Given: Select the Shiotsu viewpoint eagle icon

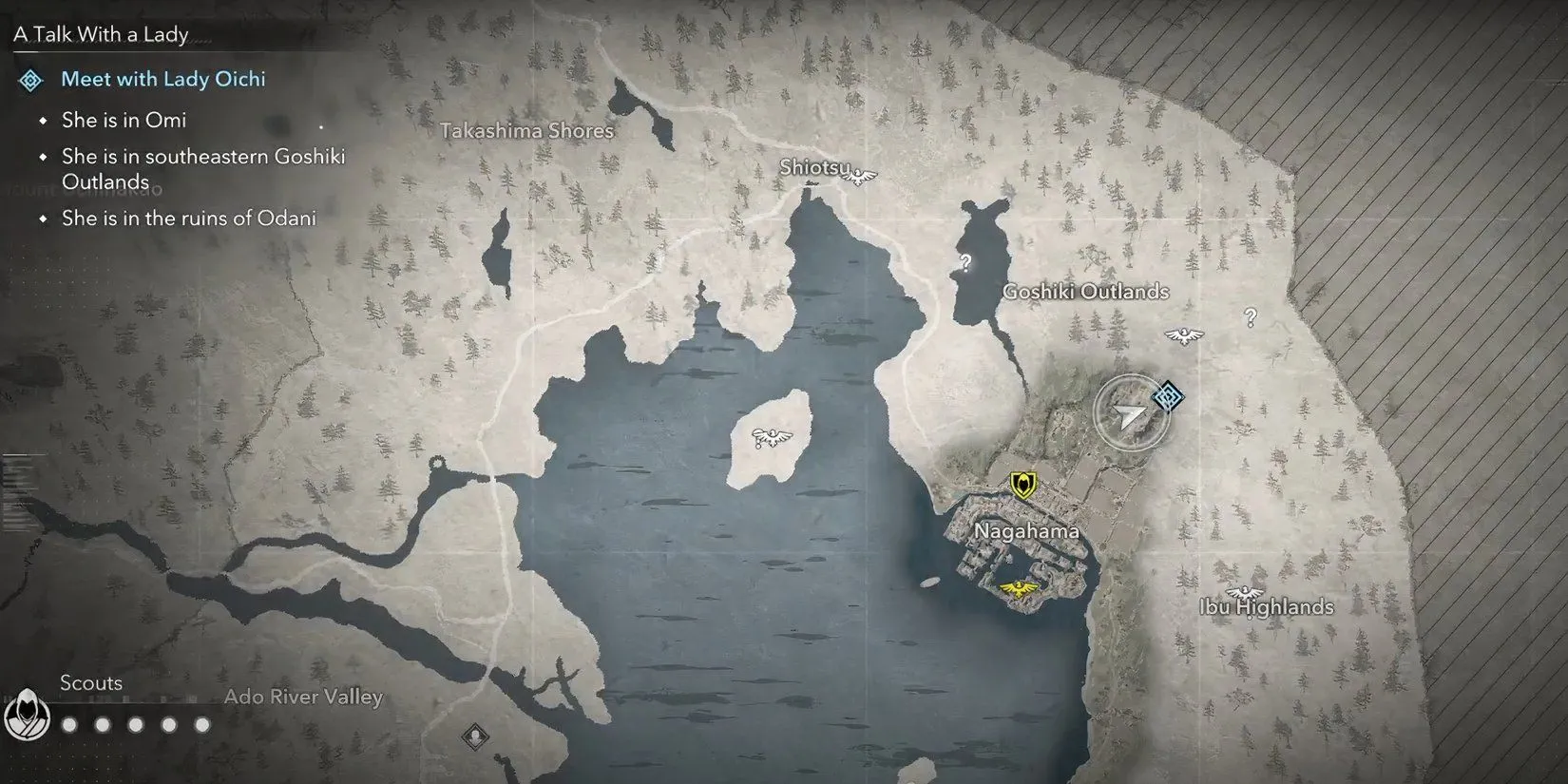Looking at the screenshot, I should point(860,176).
